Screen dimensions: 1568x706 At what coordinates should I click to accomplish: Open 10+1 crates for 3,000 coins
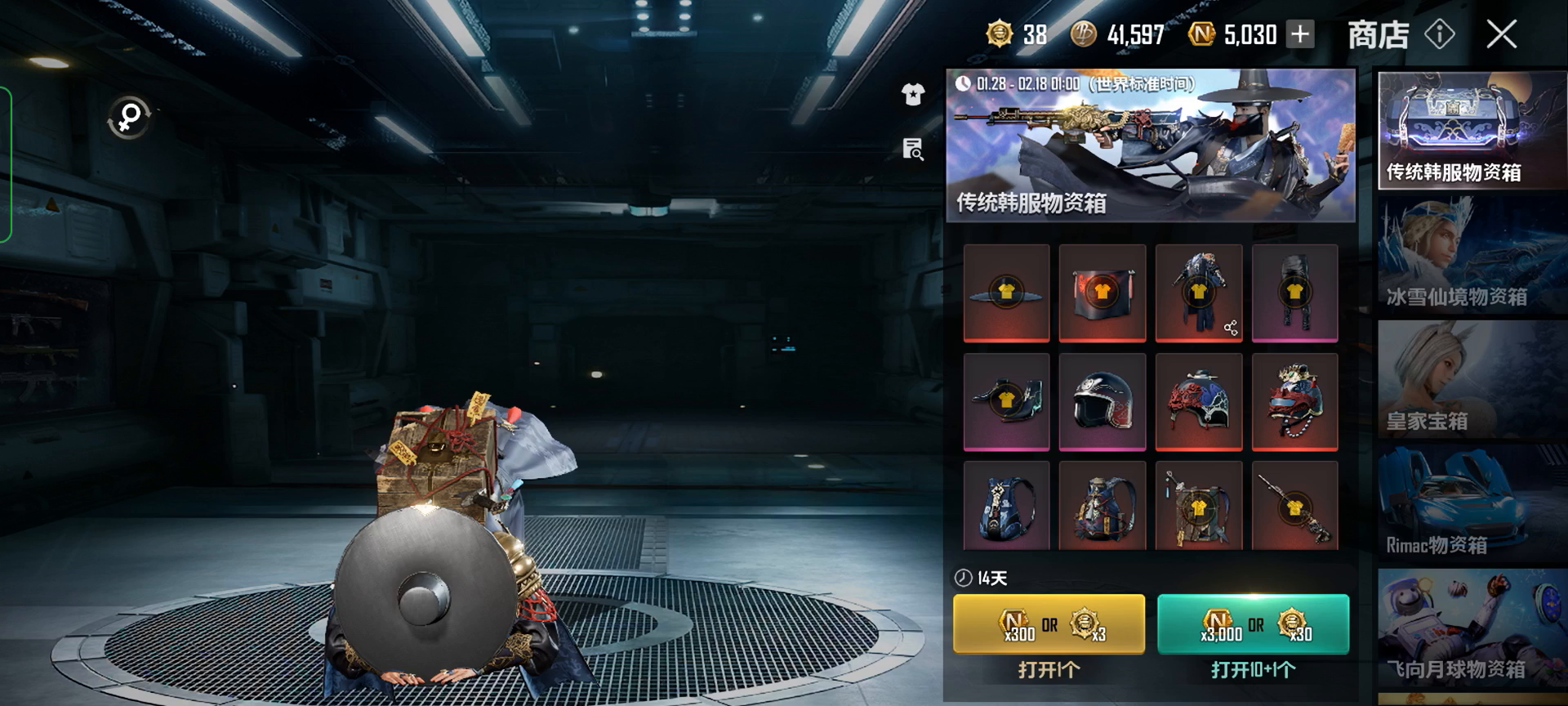1253,624
